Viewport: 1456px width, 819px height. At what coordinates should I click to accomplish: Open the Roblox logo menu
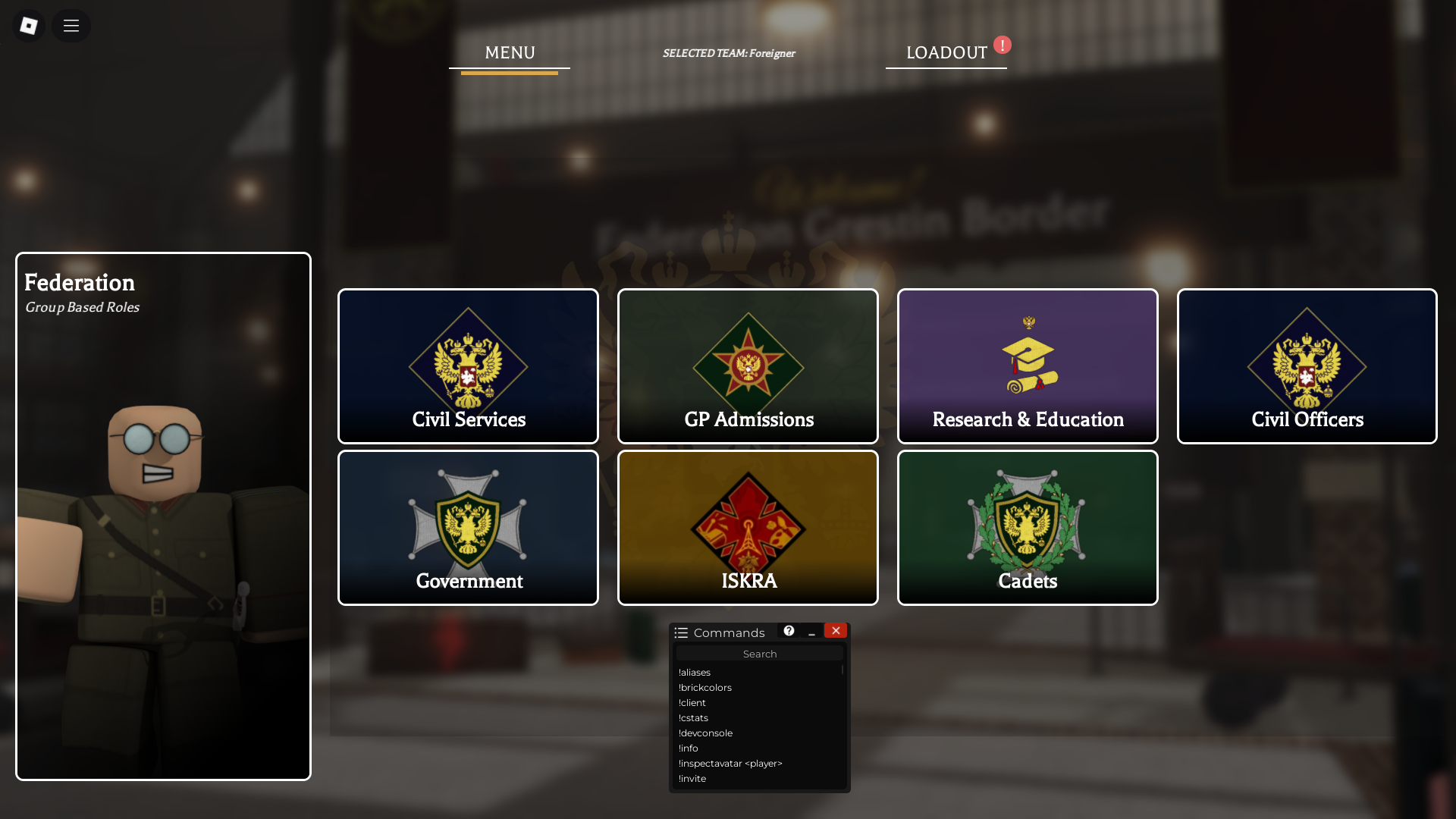pos(29,26)
